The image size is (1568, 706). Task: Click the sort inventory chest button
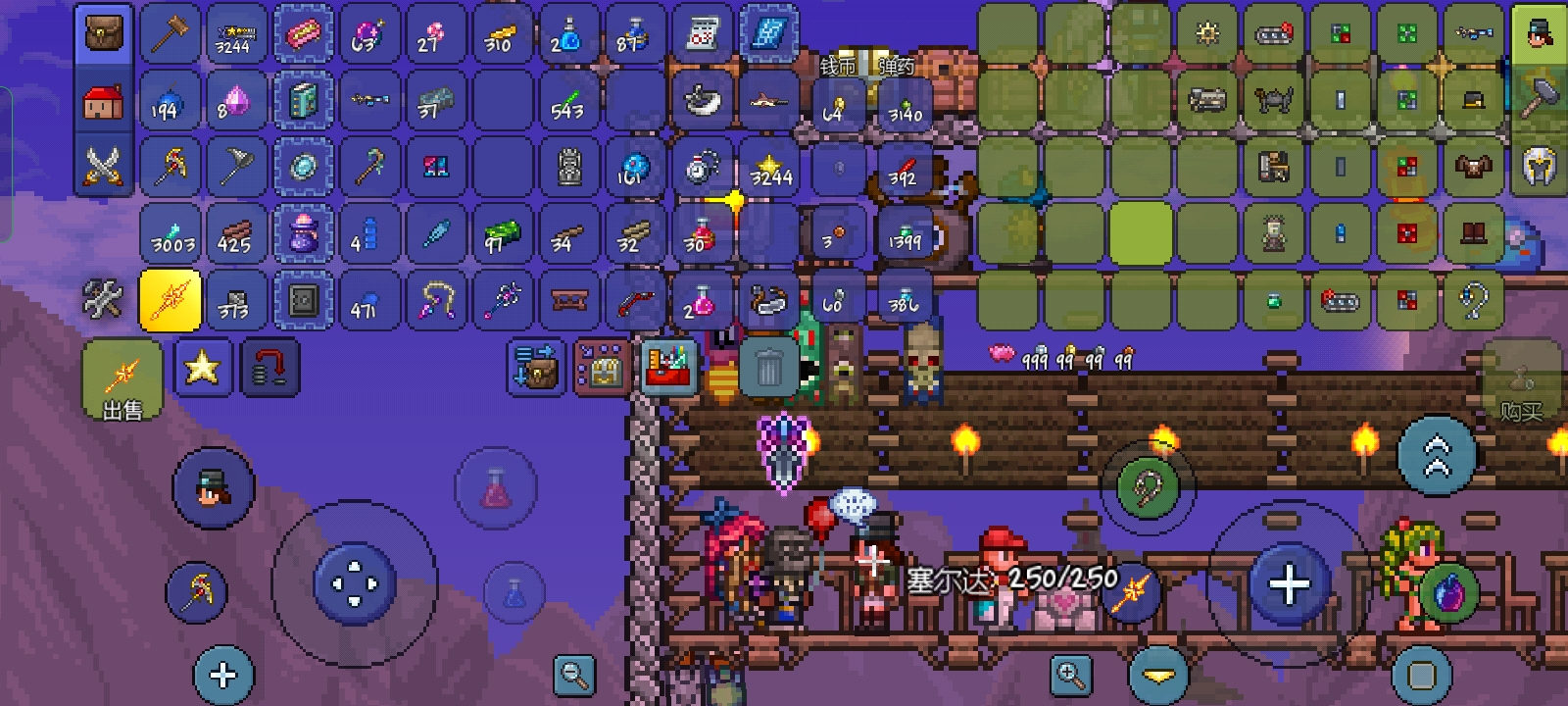pyautogui.click(x=536, y=368)
